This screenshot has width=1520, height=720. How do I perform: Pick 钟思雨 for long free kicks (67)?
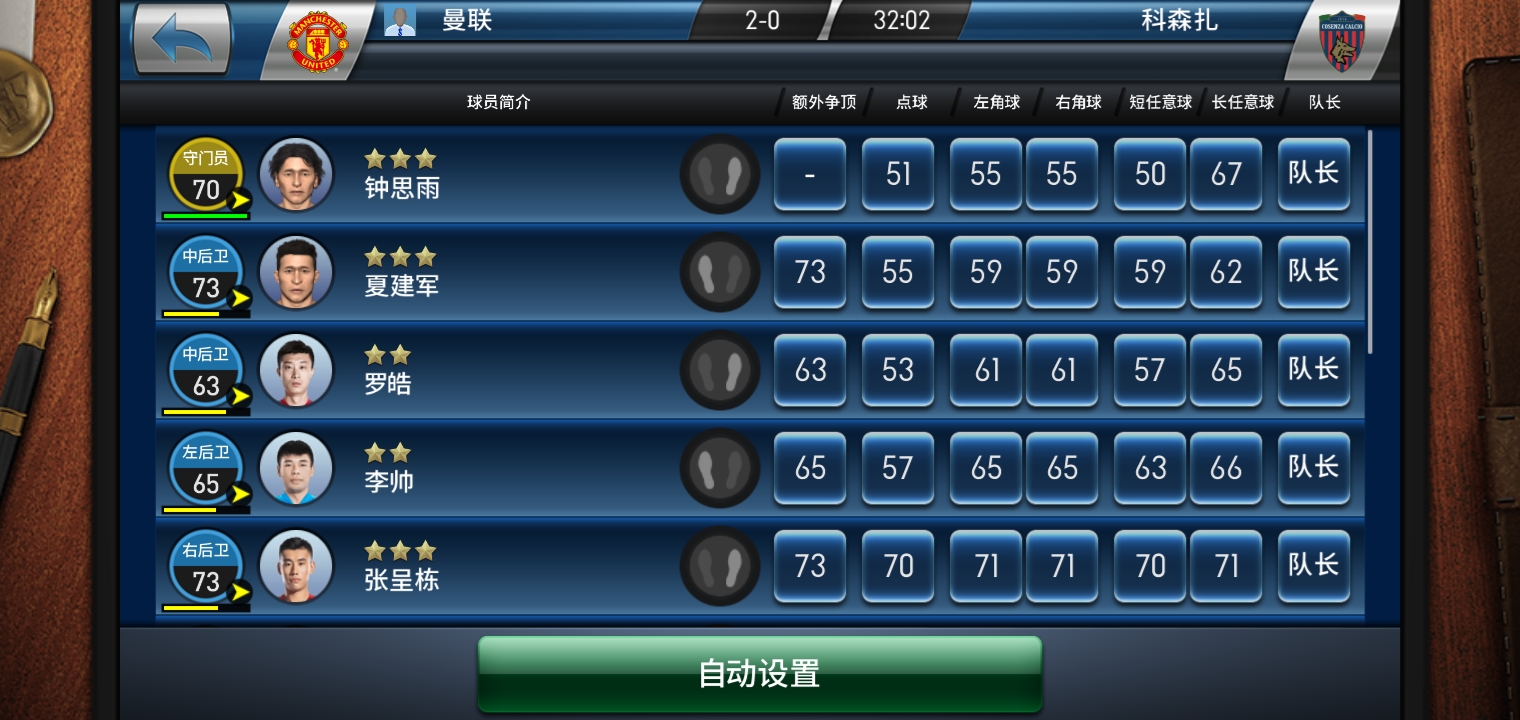click(1225, 174)
